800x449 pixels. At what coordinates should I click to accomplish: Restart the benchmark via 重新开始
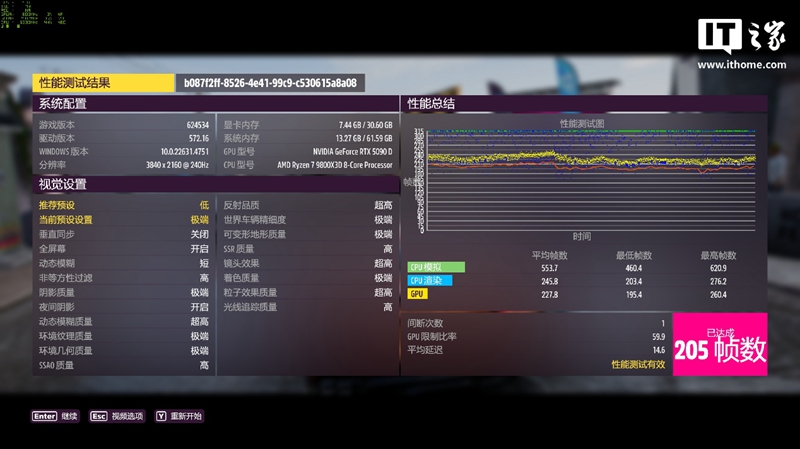pyautogui.click(x=178, y=416)
